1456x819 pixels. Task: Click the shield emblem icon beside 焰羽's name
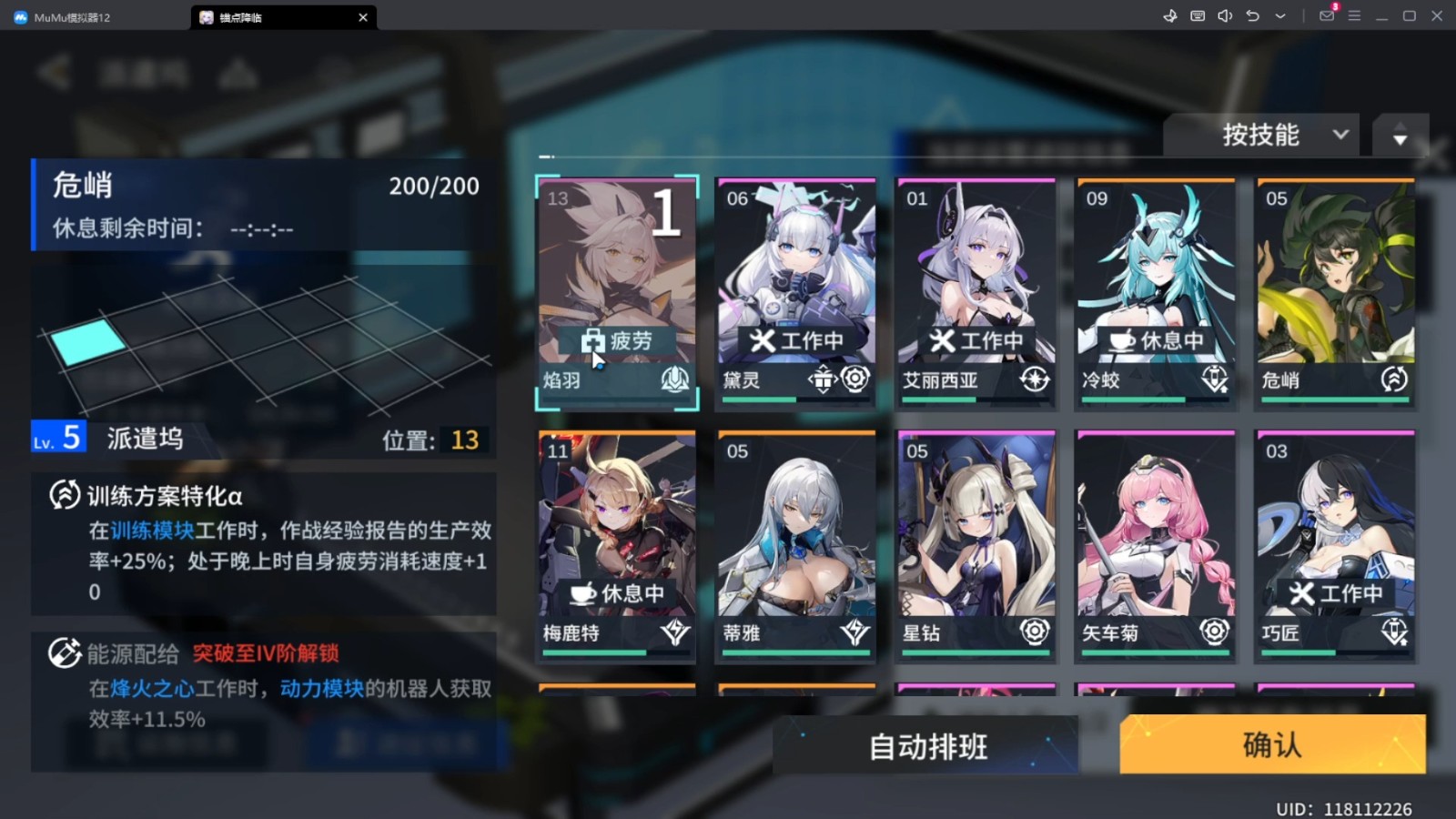click(x=674, y=380)
